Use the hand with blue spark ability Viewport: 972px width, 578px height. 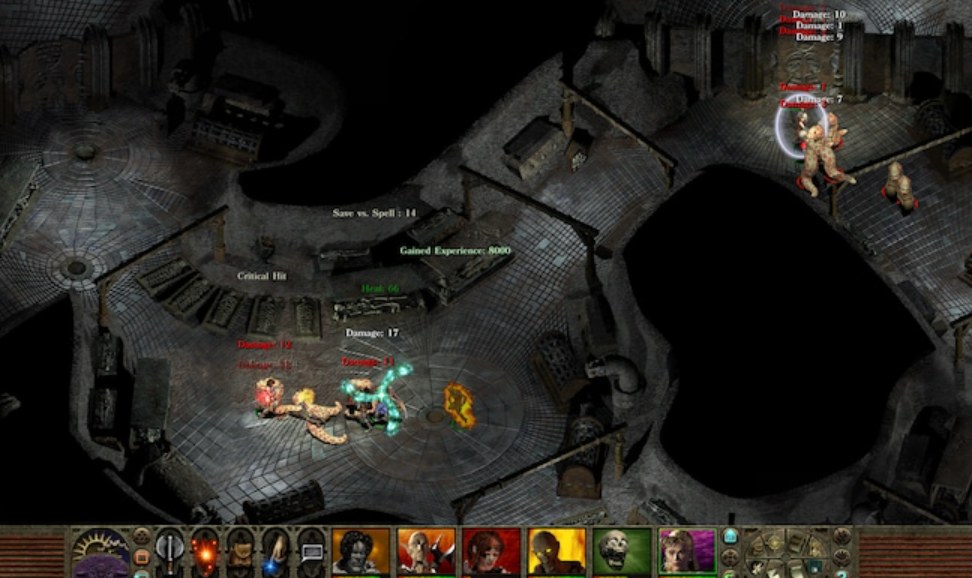275,551
